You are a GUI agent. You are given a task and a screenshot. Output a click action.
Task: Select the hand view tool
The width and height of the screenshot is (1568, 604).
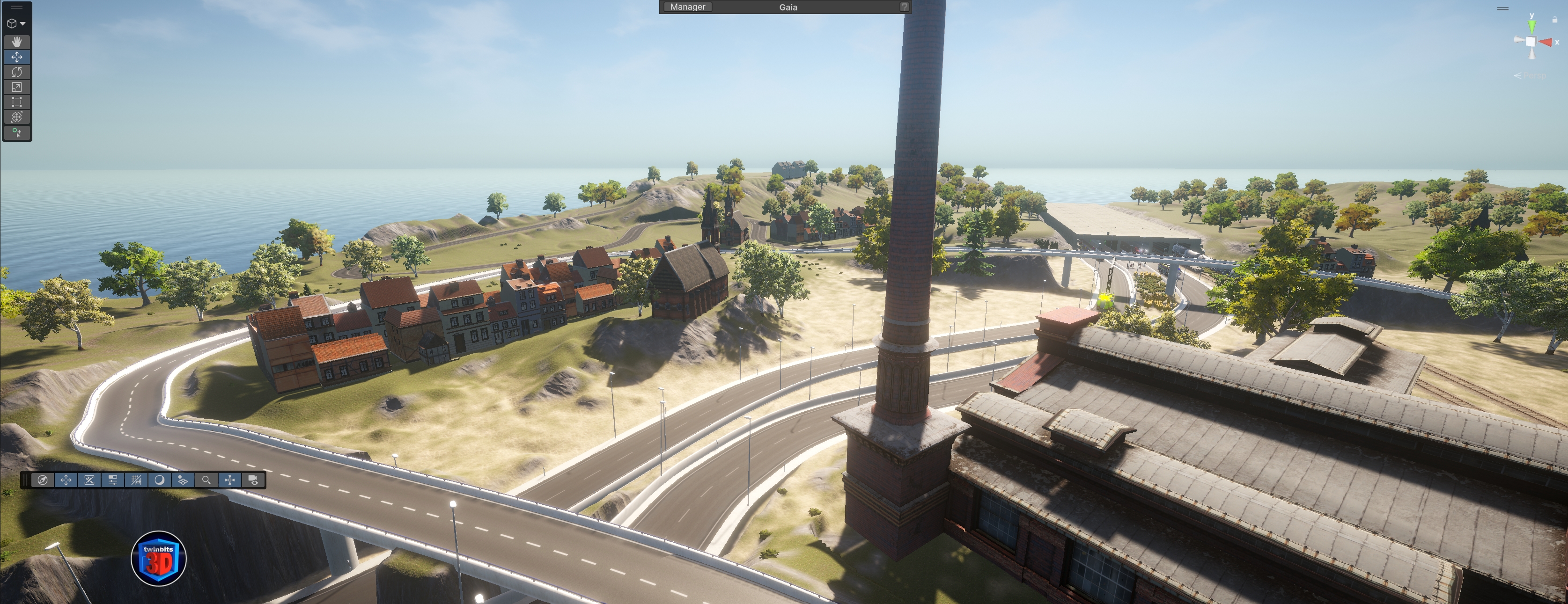pyautogui.click(x=17, y=41)
